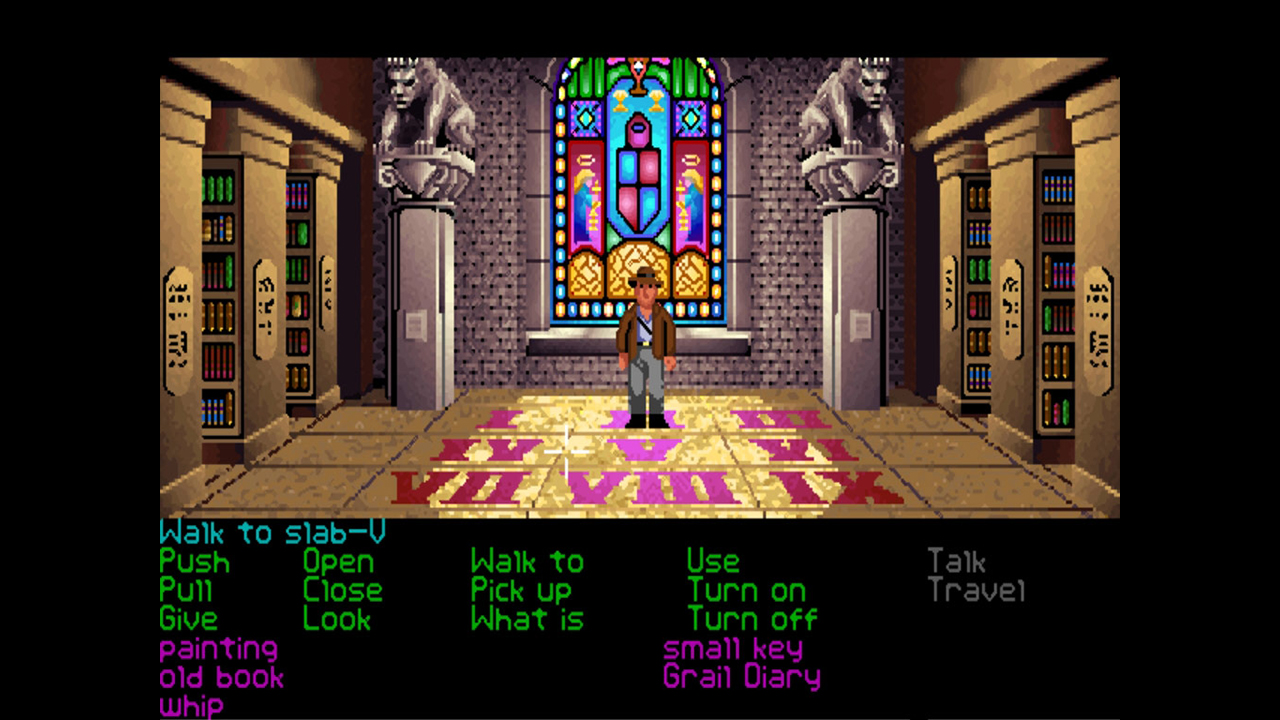
Task: Activate the Look verb
Action: click(x=337, y=619)
